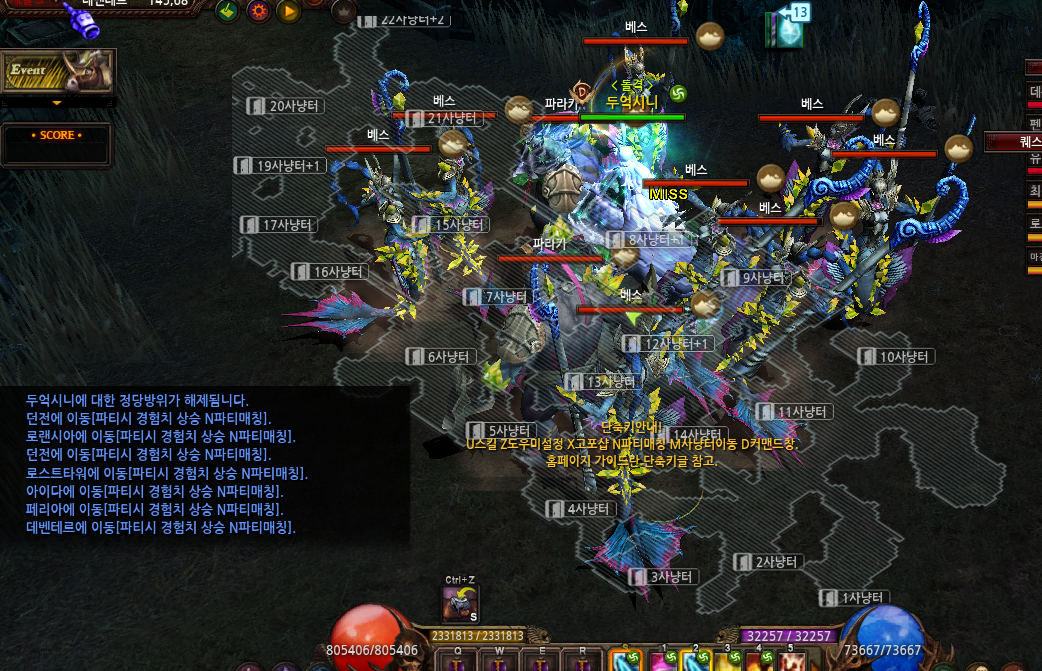Image resolution: width=1042 pixels, height=671 pixels.
Task: Click the orange play arrow icon
Action: point(289,12)
